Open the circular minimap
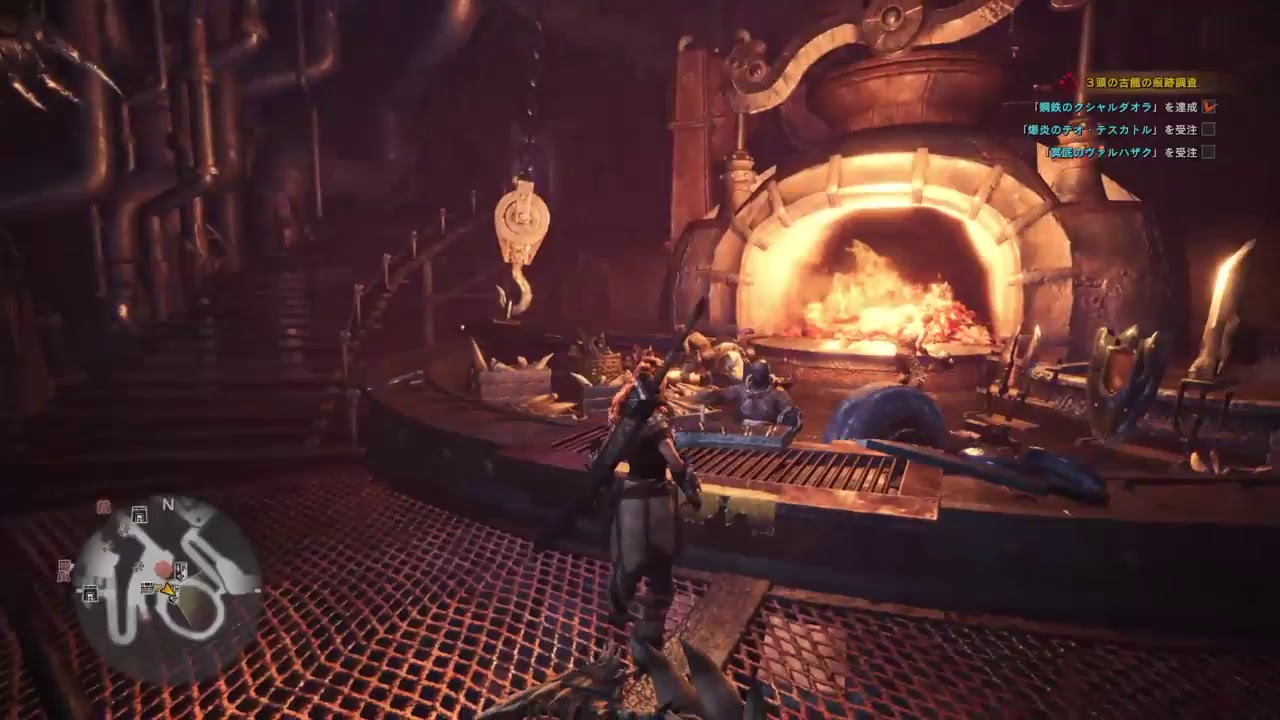Screen dimensions: 1280x720 pos(167,582)
